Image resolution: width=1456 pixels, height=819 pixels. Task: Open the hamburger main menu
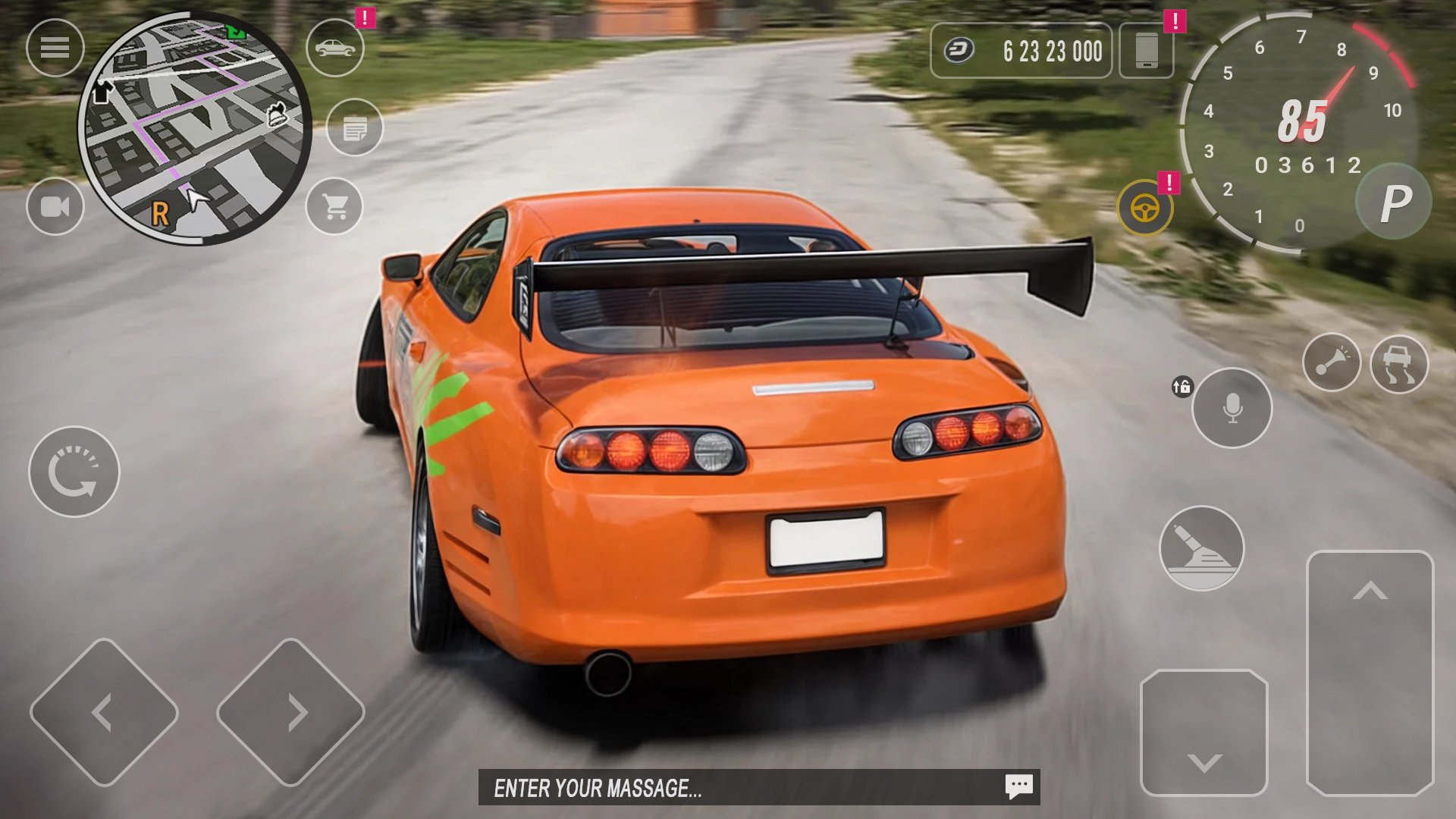[x=55, y=48]
